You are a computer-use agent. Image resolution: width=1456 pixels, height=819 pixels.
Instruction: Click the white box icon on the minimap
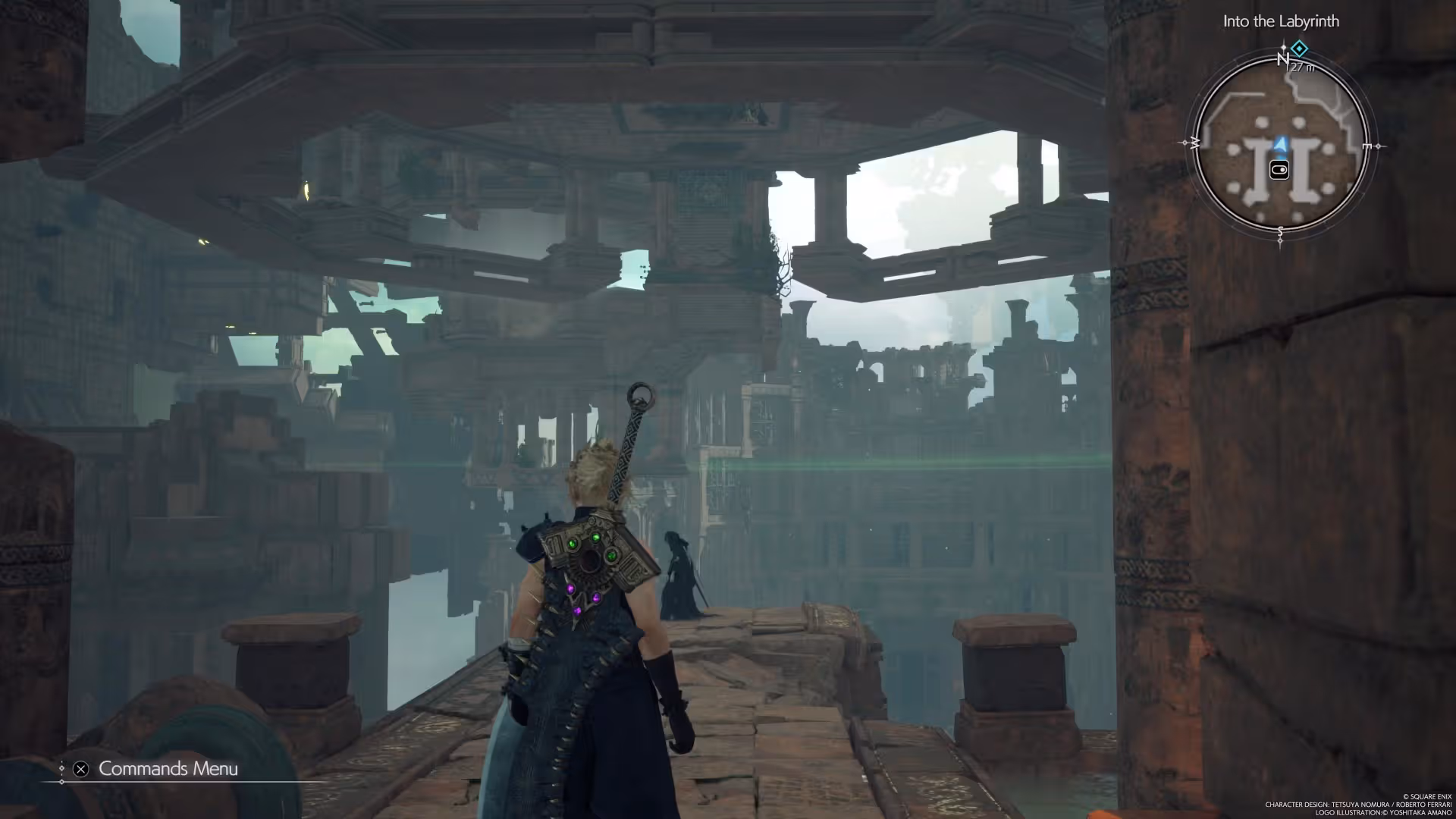pos(1279,170)
